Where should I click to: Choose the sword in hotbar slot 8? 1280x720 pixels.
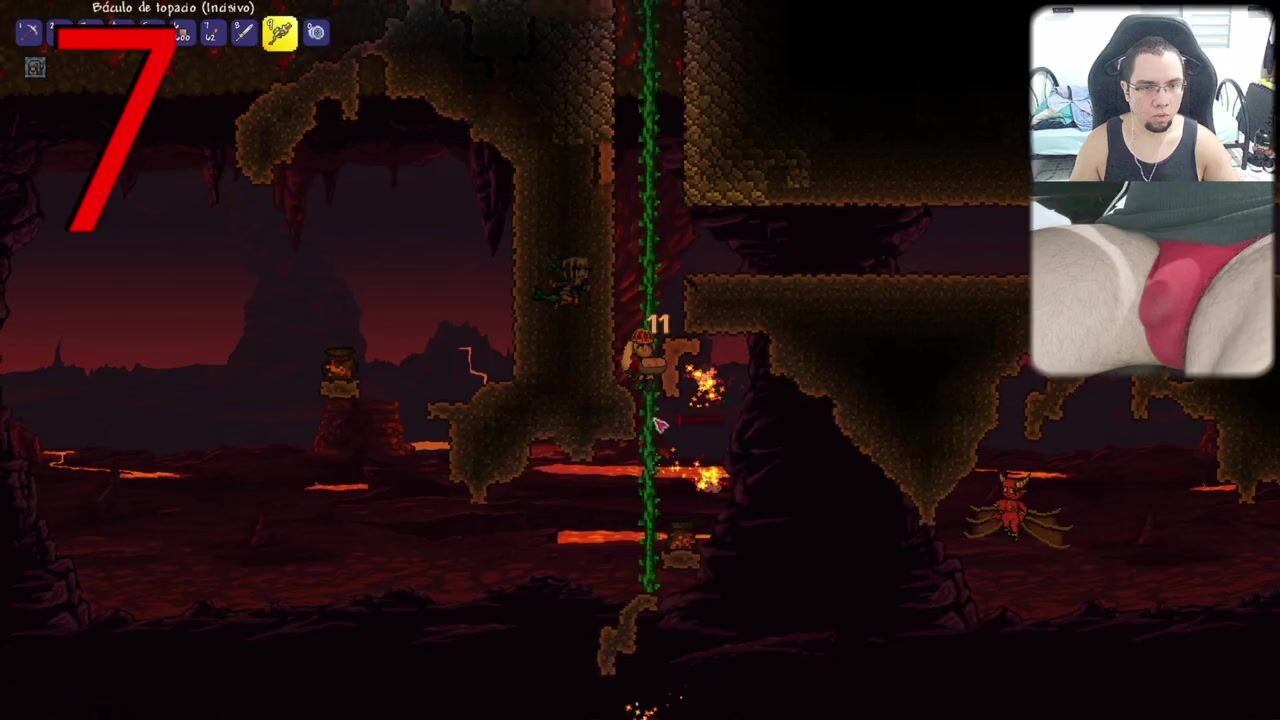point(244,33)
